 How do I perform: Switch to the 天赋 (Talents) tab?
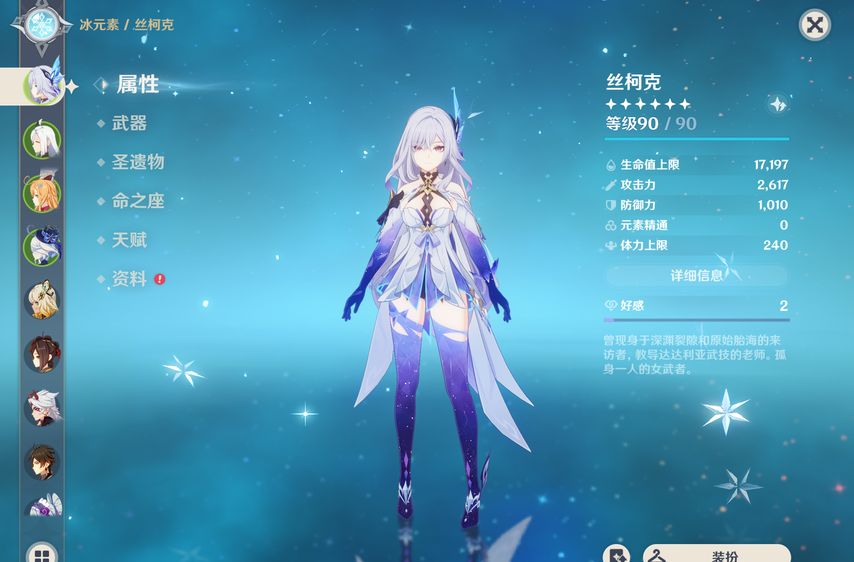[129, 240]
